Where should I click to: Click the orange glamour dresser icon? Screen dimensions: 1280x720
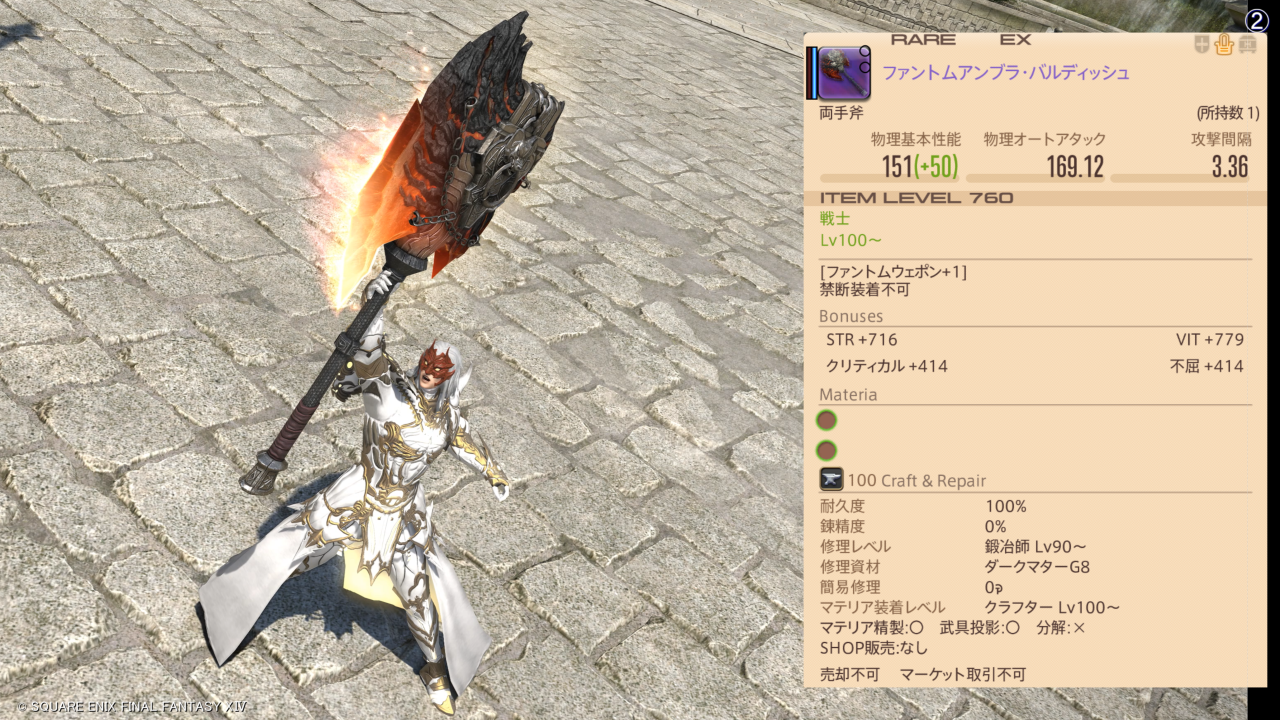[1224, 45]
